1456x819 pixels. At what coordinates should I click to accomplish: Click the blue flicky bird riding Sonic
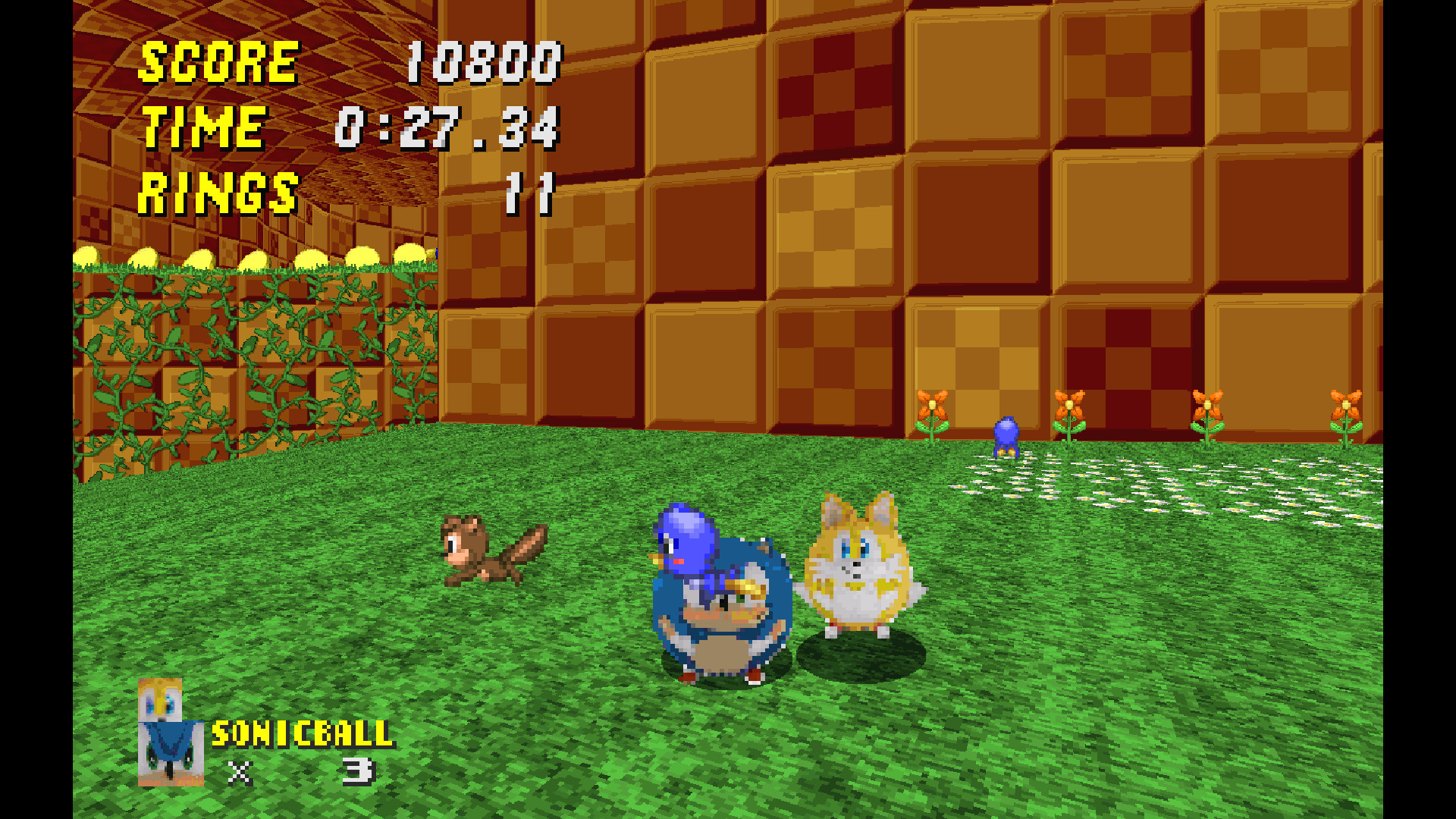coord(690,538)
